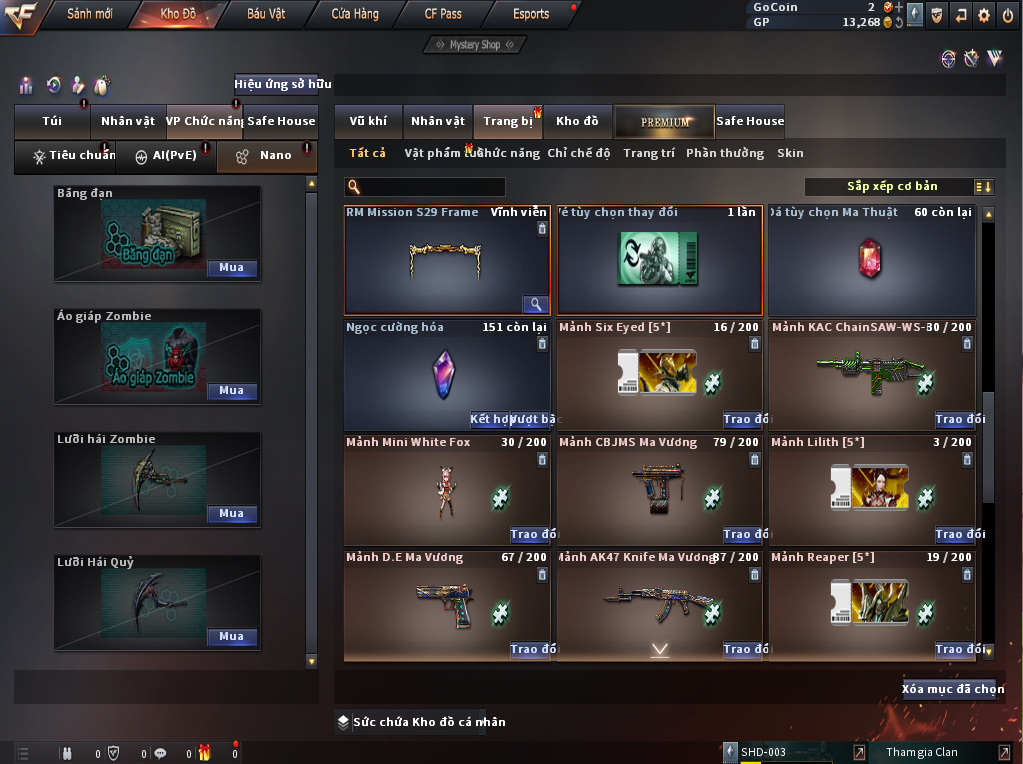Image resolution: width=1023 pixels, height=764 pixels.
Task: Open the Cửa Hàng shop
Action: (355, 14)
